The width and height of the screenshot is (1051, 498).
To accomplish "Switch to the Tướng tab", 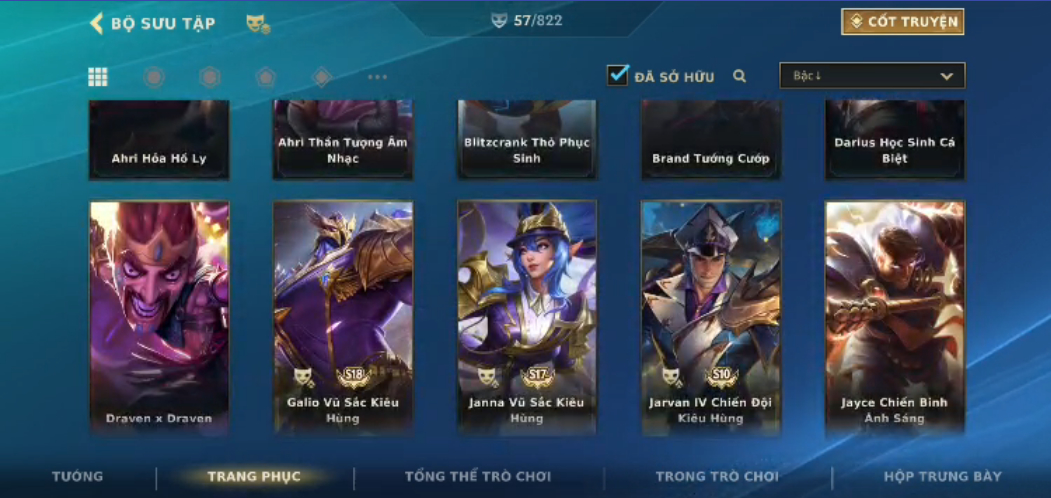I will pos(77,477).
